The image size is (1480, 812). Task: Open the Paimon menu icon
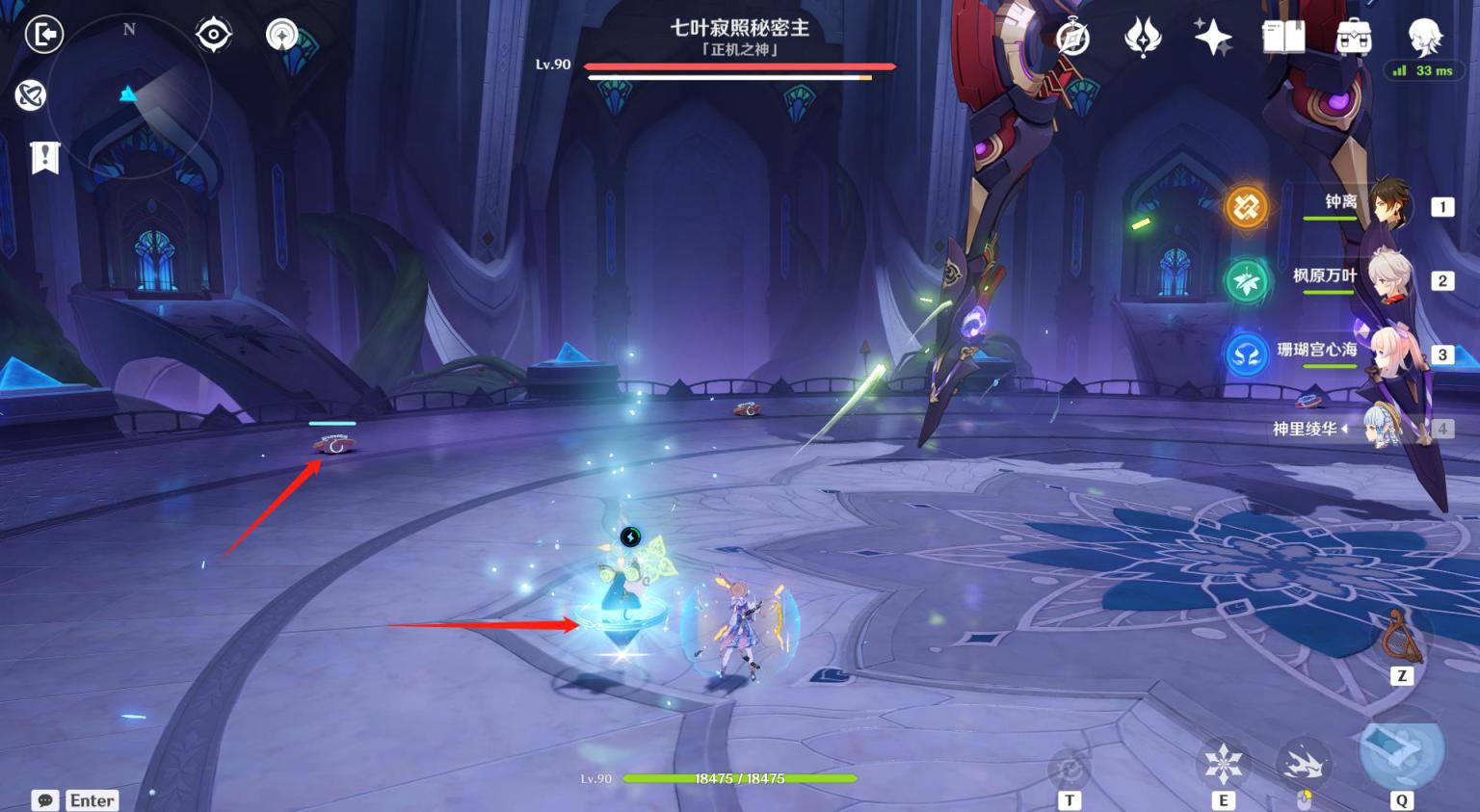1424,37
